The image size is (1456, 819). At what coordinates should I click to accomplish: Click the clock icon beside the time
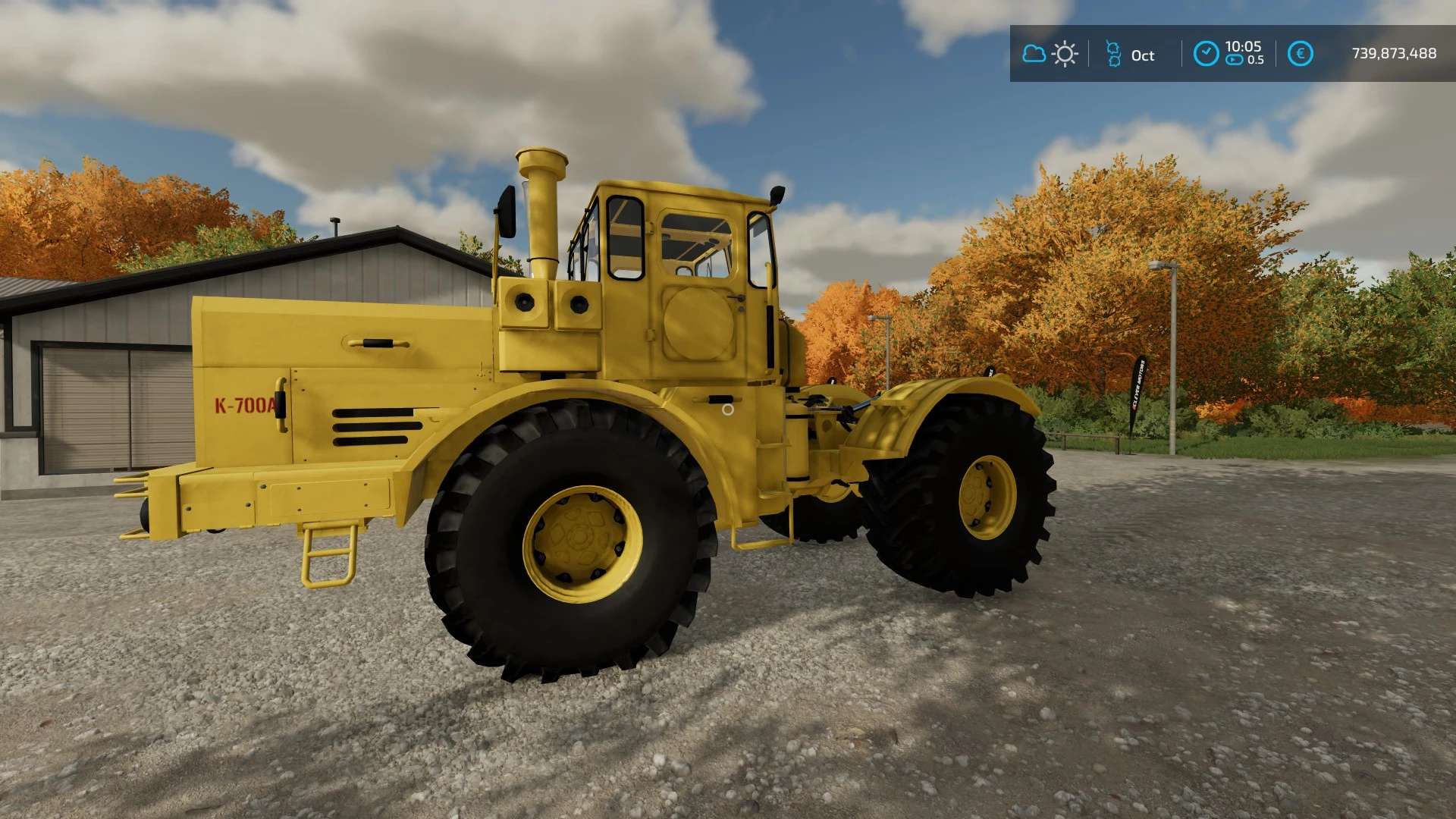pyautogui.click(x=1206, y=54)
